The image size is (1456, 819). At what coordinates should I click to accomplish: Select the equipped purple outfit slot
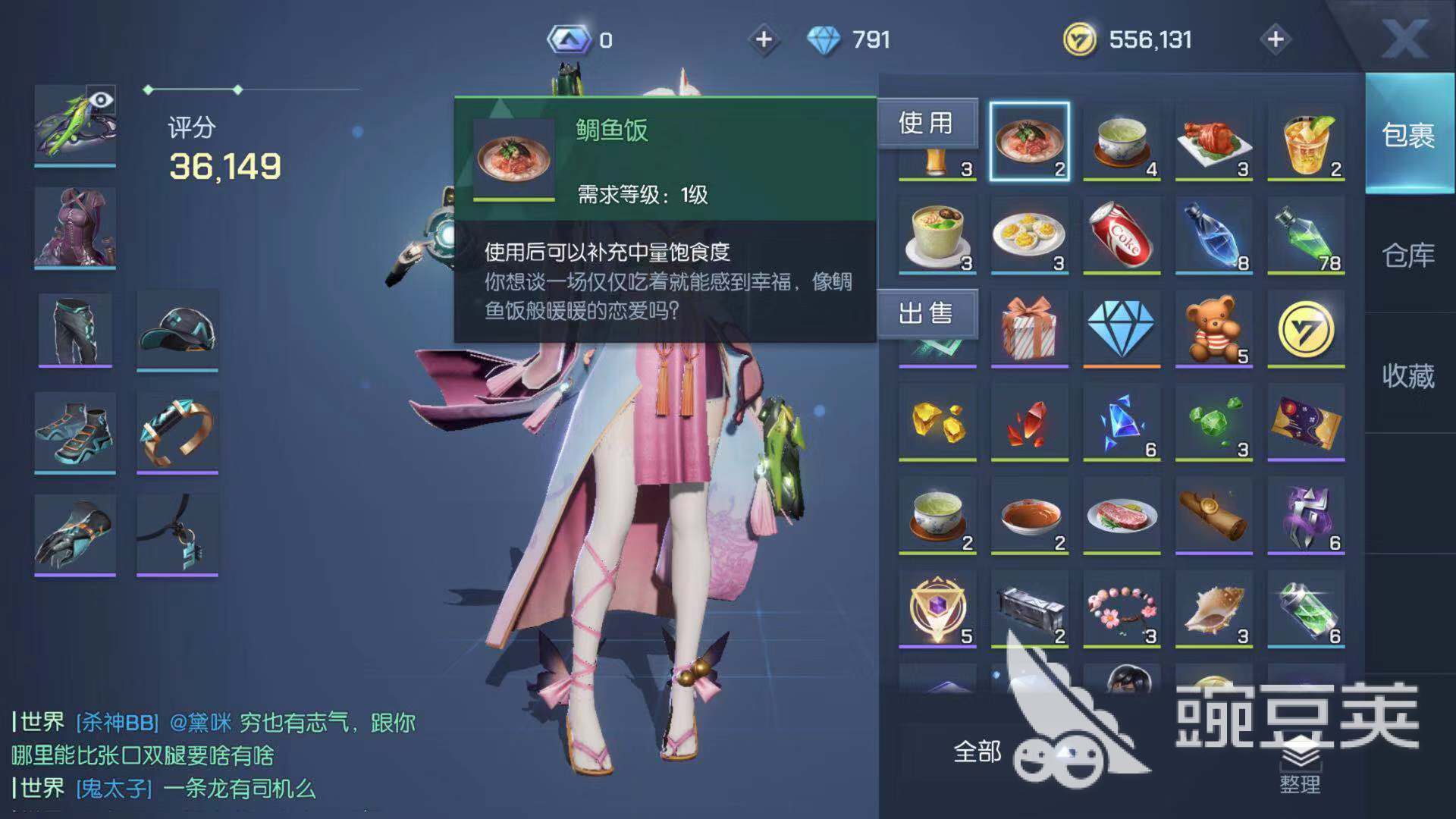click(75, 227)
